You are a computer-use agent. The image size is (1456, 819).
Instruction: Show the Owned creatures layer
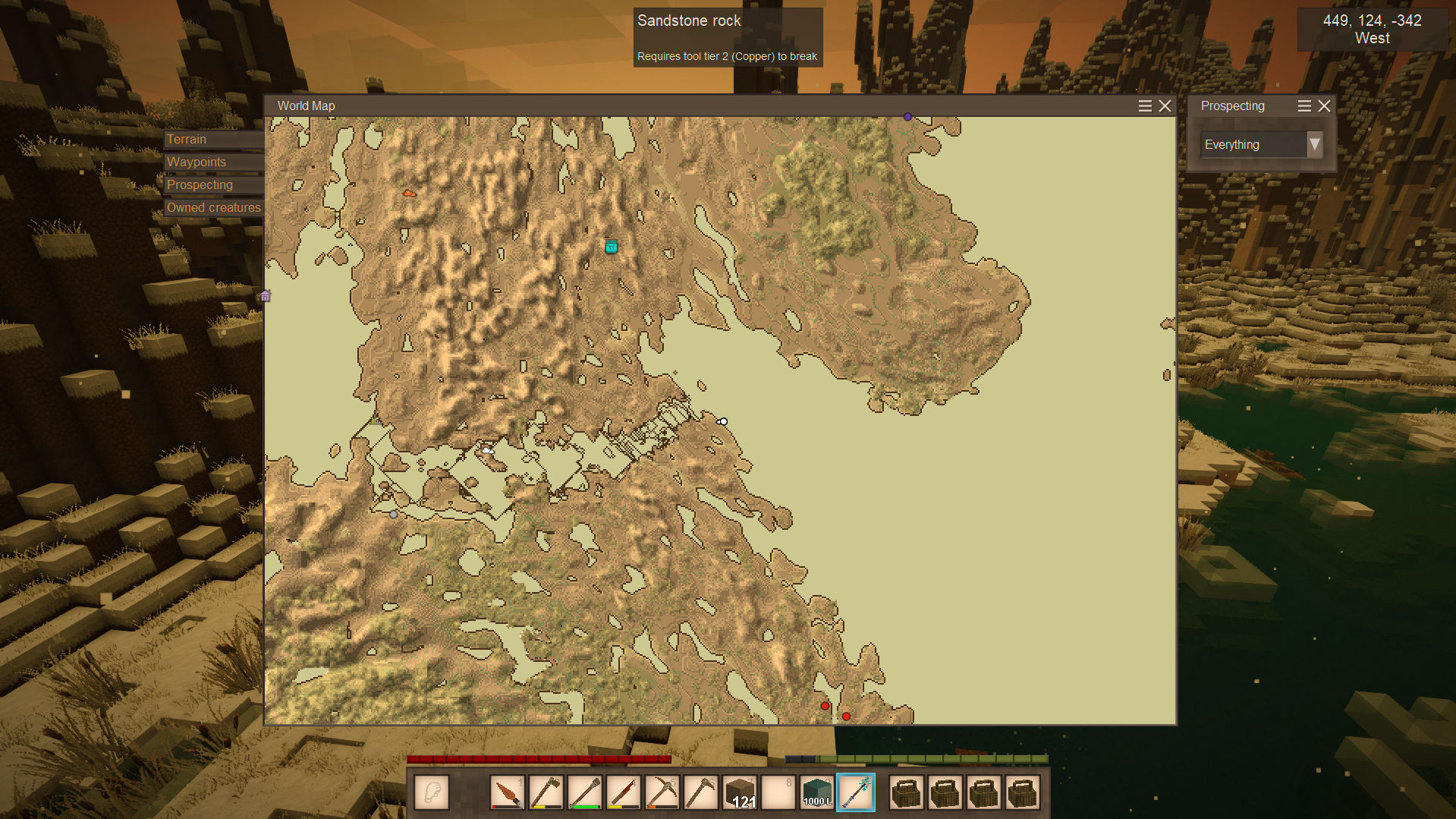(213, 208)
